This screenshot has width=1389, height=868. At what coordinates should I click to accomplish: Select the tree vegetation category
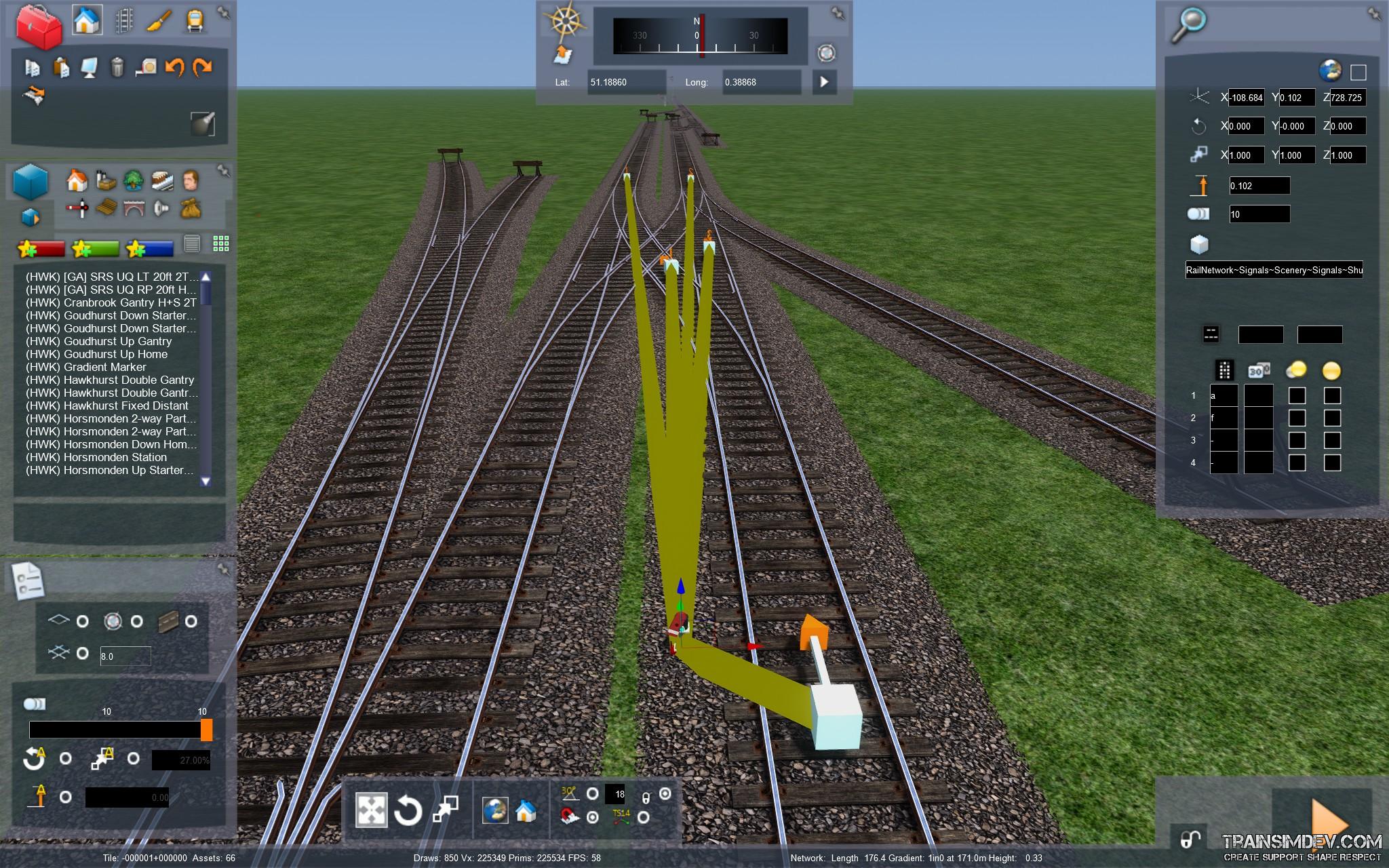[133, 180]
